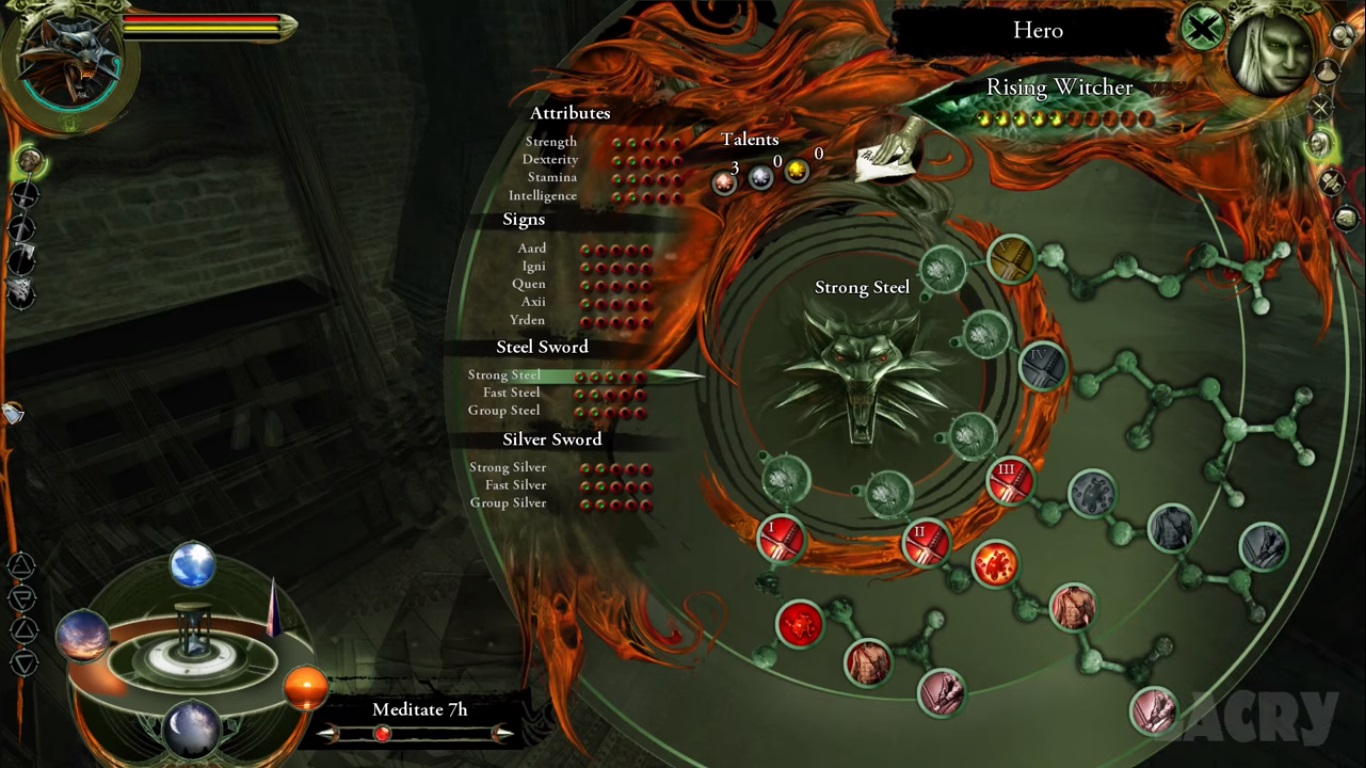The image size is (1366, 768).
Task: Choose the level IV sword talent node
Action: coord(1042,365)
